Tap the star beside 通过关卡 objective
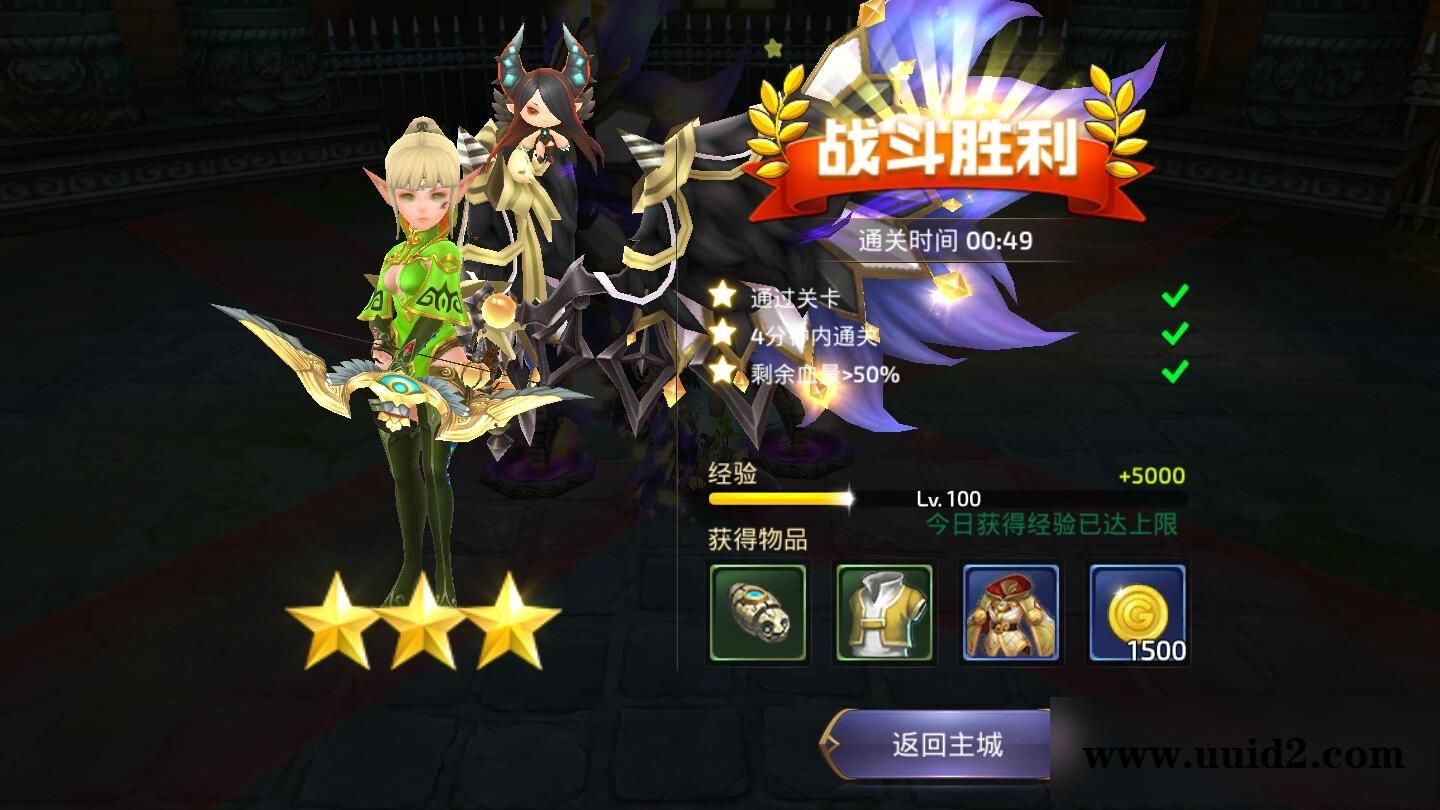The height and width of the screenshot is (810, 1440). (x=720, y=295)
